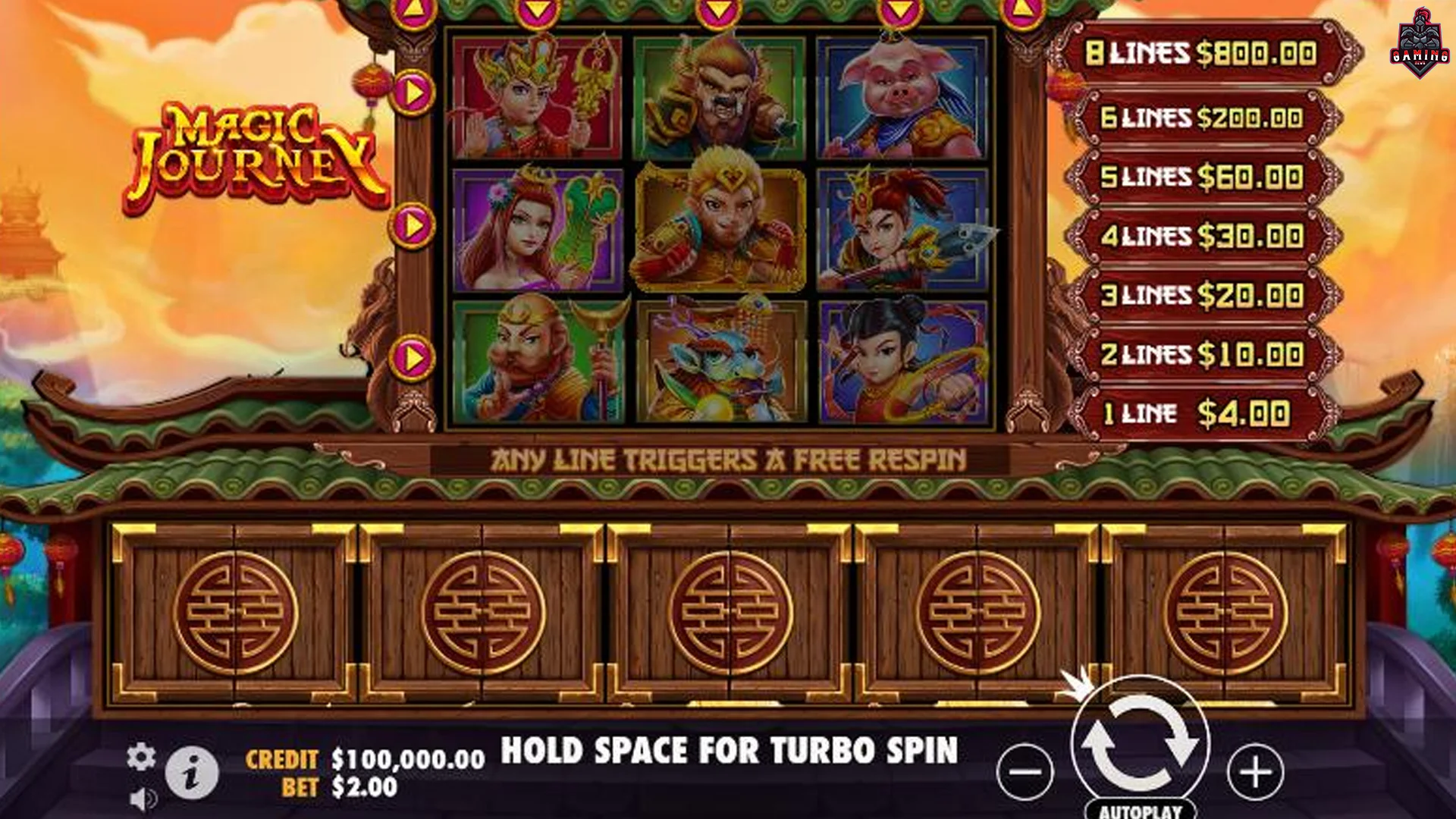This screenshot has height=819, width=1456.
Task: Click the Gaming channel logo watermark
Action: 1420,44
